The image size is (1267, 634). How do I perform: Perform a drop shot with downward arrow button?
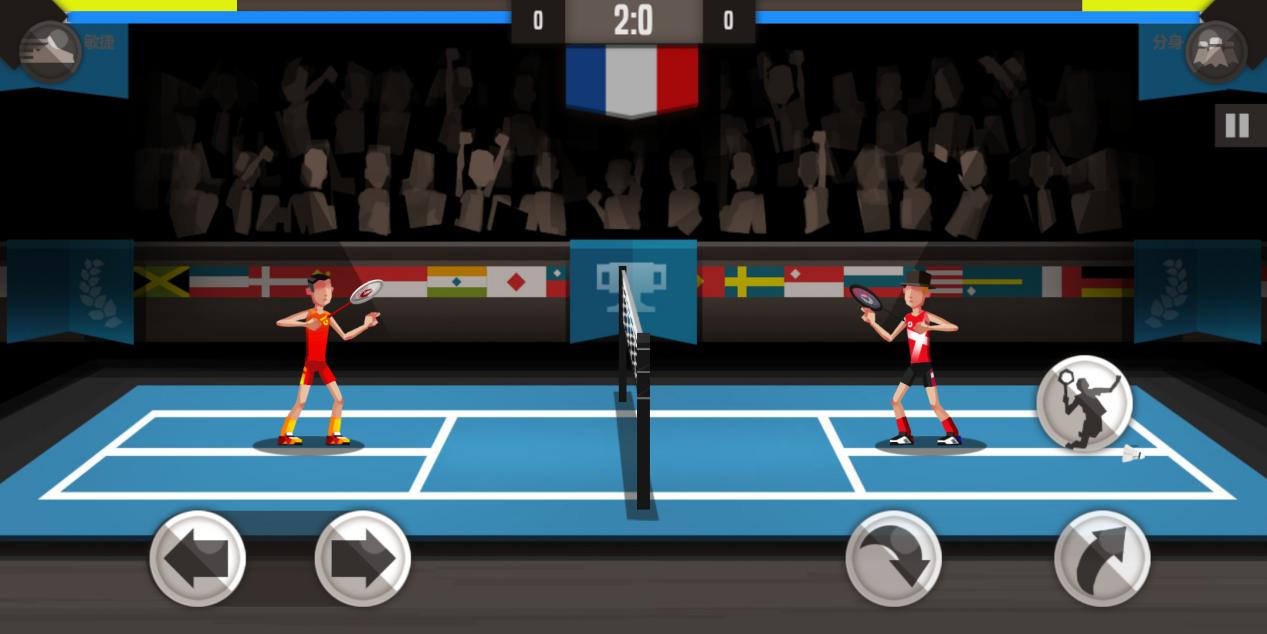pyautogui.click(x=893, y=559)
